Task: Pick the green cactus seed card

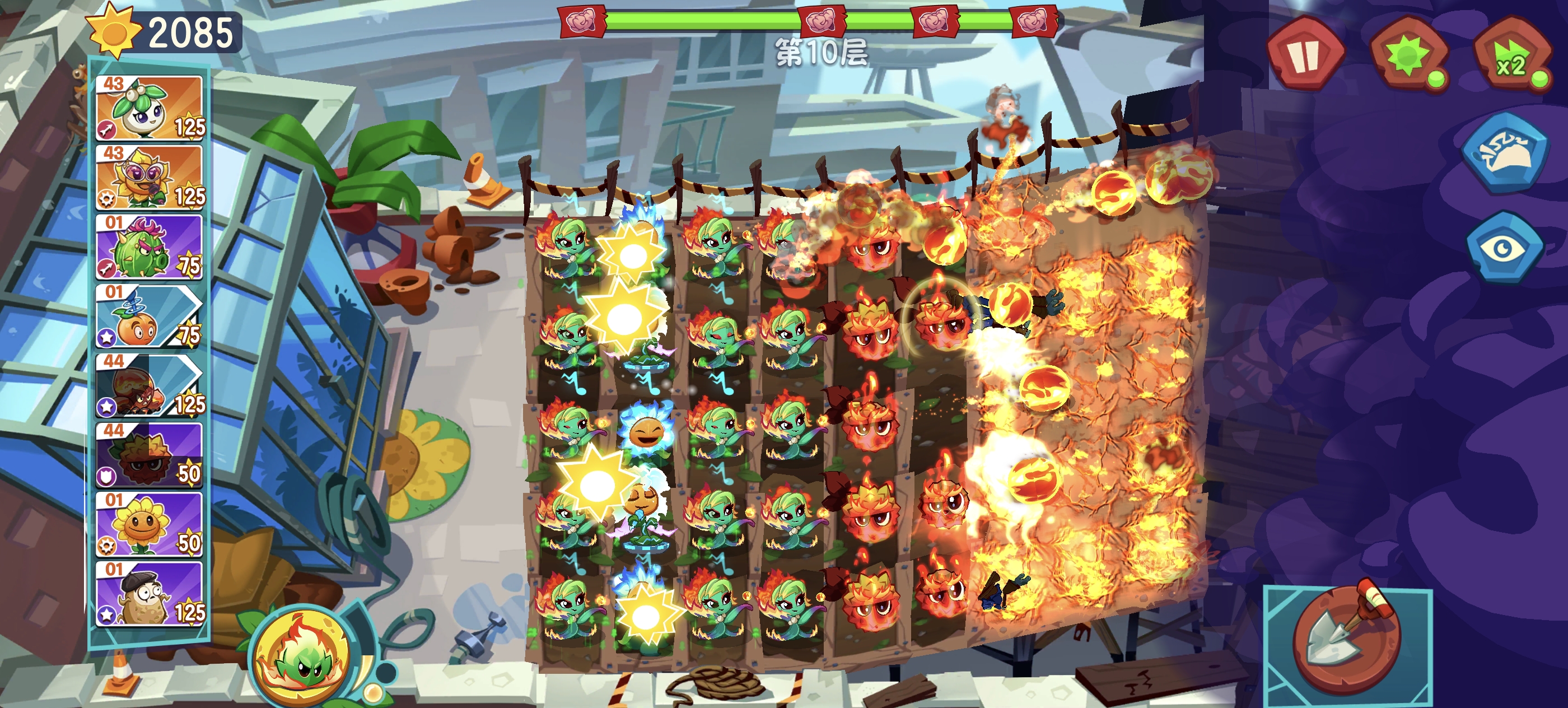Action: (150, 246)
